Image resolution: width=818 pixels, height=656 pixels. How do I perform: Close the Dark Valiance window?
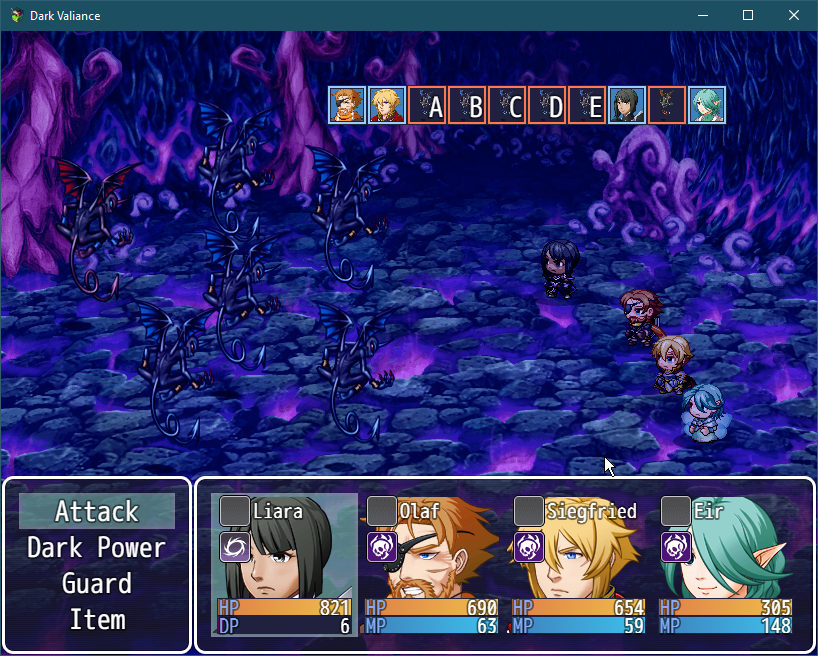pyautogui.click(x=794, y=16)
